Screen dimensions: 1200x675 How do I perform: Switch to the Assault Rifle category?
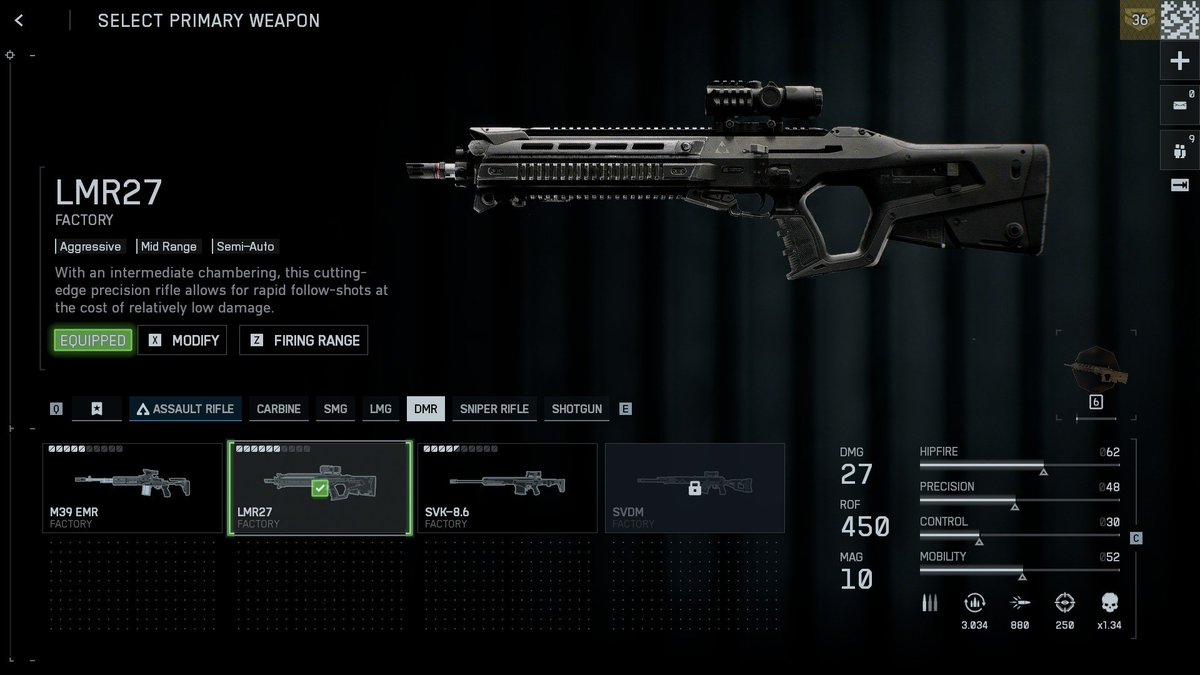pos(185,409)
